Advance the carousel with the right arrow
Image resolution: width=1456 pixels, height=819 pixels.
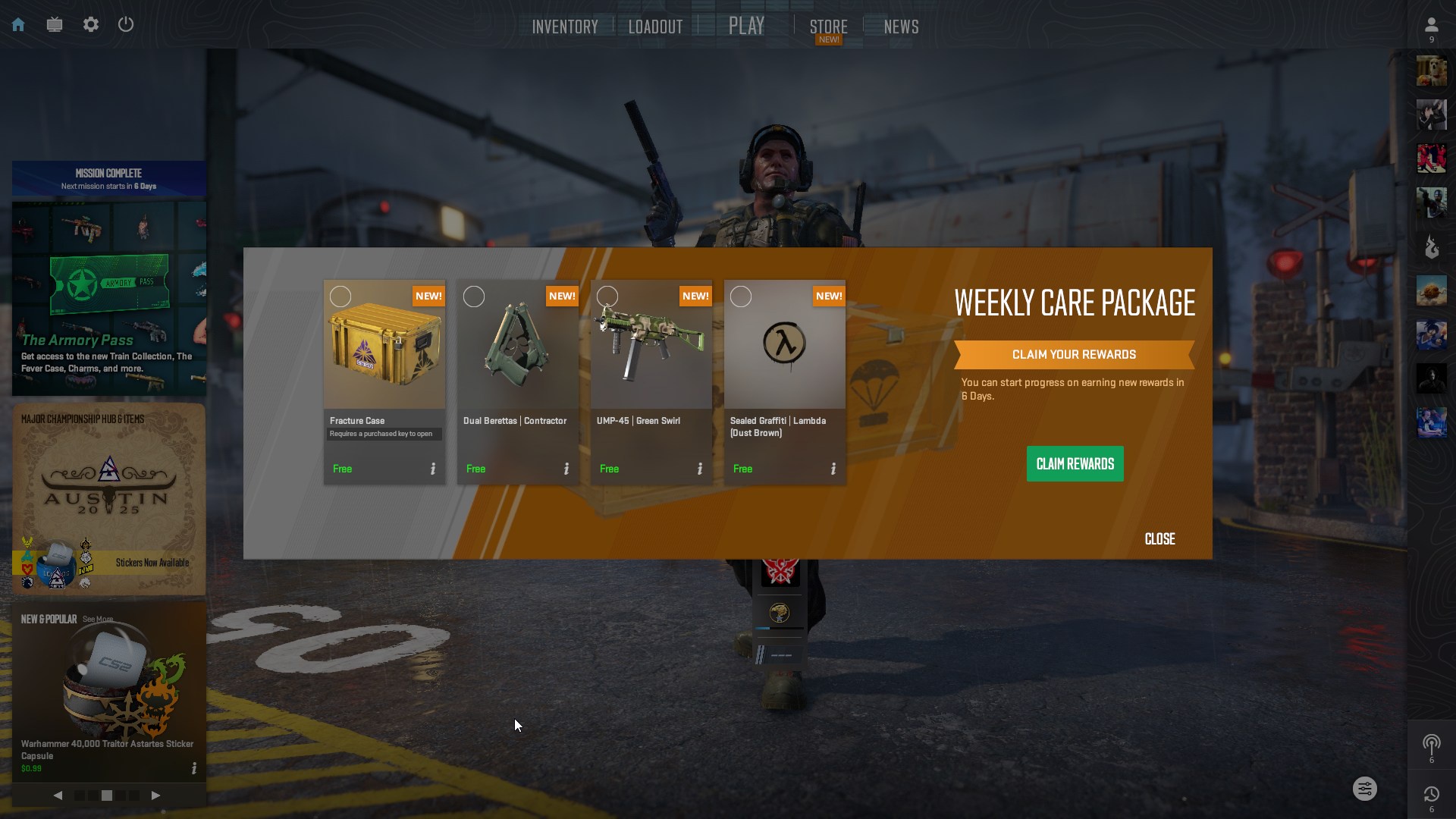tap(157, 795)
